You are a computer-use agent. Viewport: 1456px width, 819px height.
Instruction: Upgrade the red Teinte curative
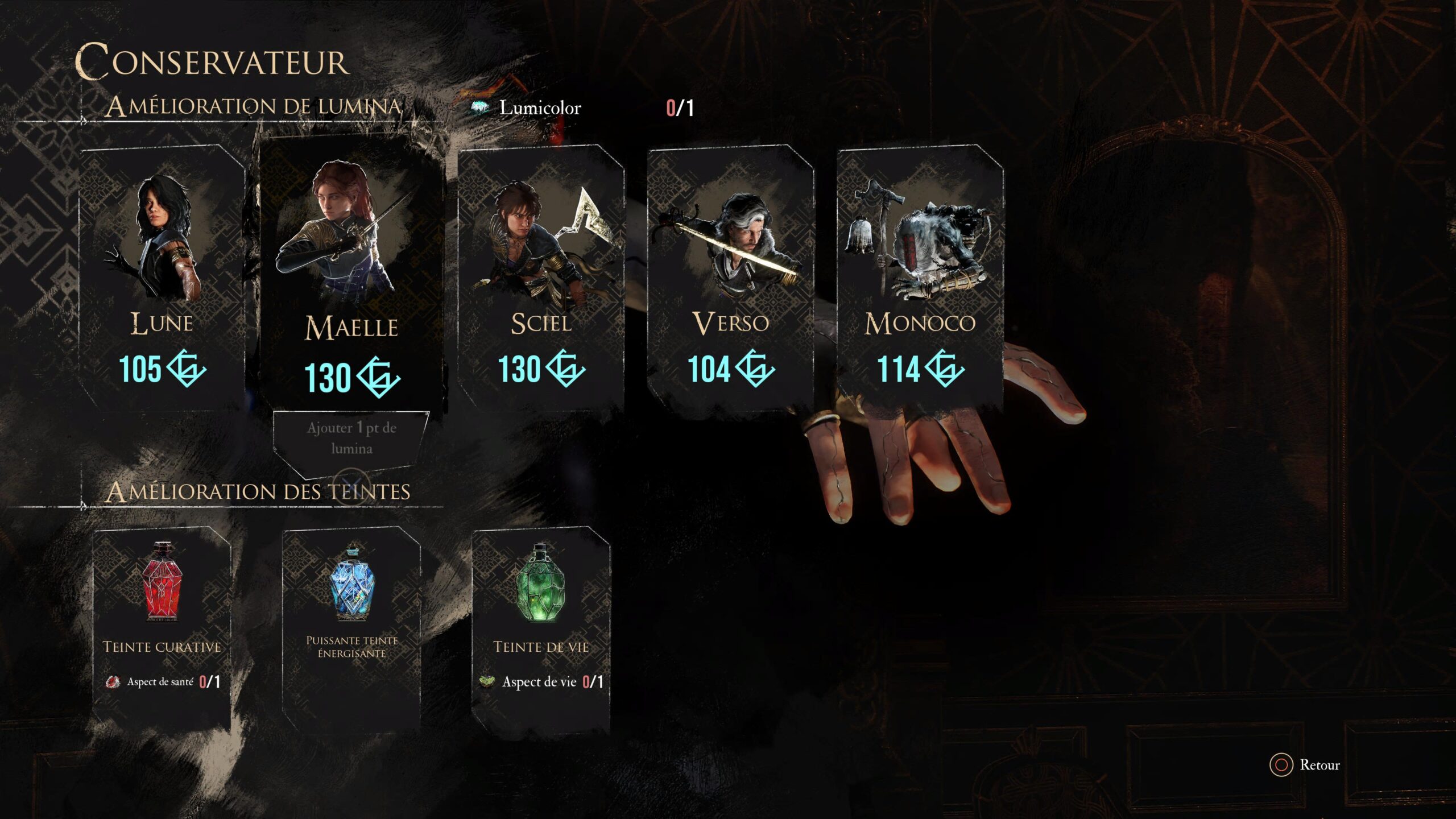click(162, 626)
